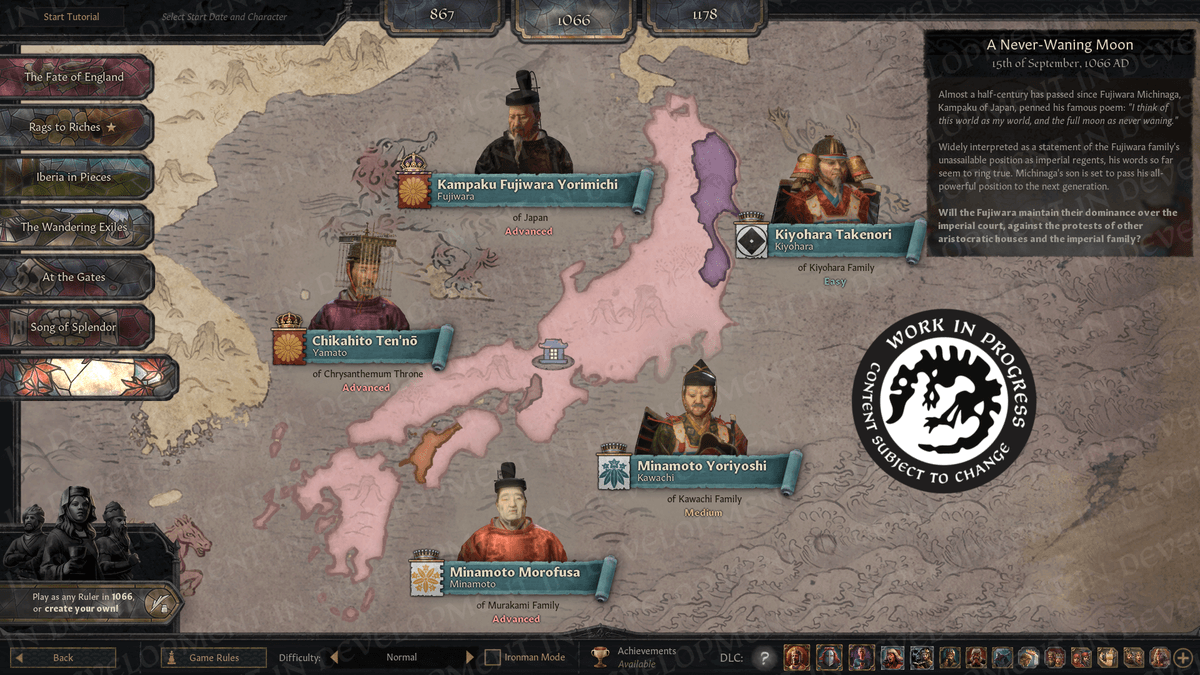Open the Game Rules
The height and width of the screenshot is (675, 1200).
coord(214,658)
